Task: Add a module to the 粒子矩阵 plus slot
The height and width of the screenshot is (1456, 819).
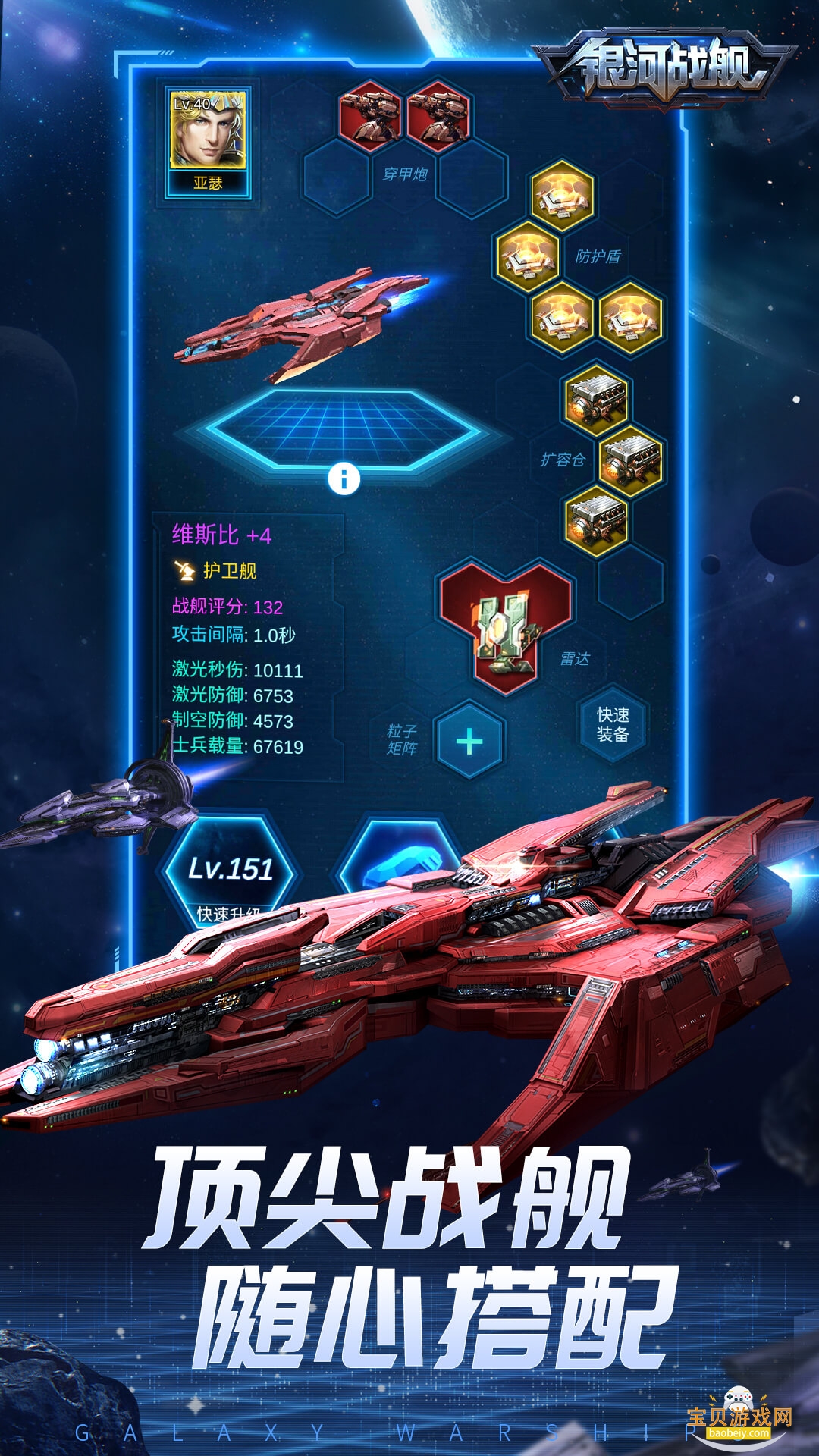Action: tap(469, 741)
